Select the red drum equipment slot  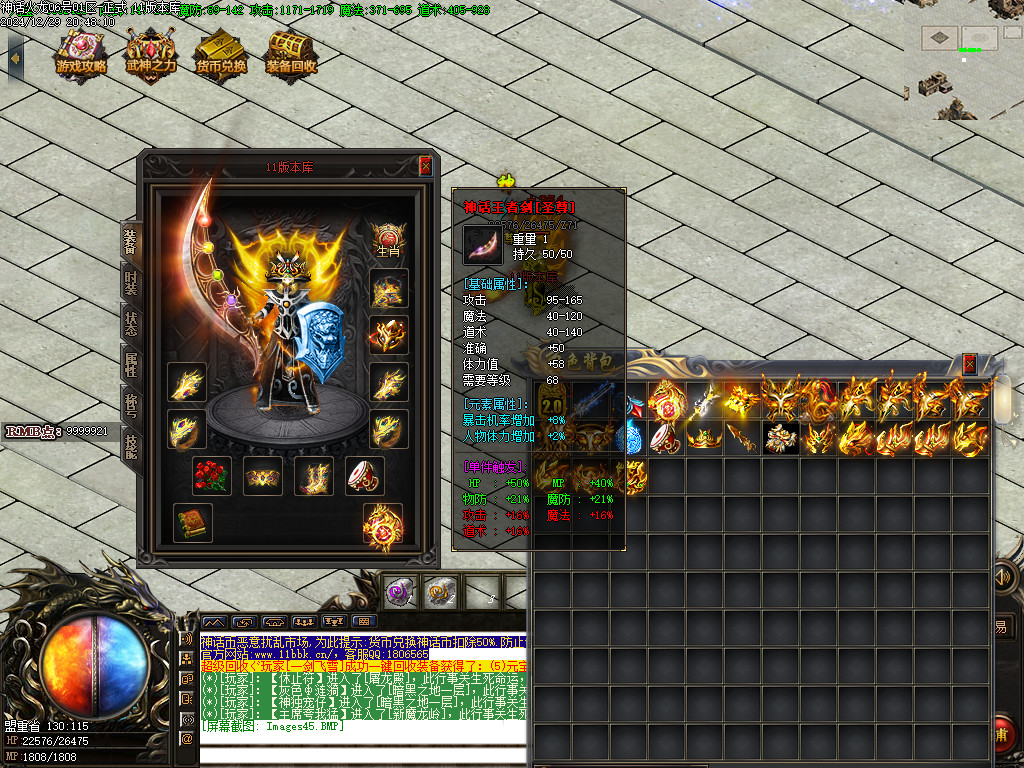point(365,476)
